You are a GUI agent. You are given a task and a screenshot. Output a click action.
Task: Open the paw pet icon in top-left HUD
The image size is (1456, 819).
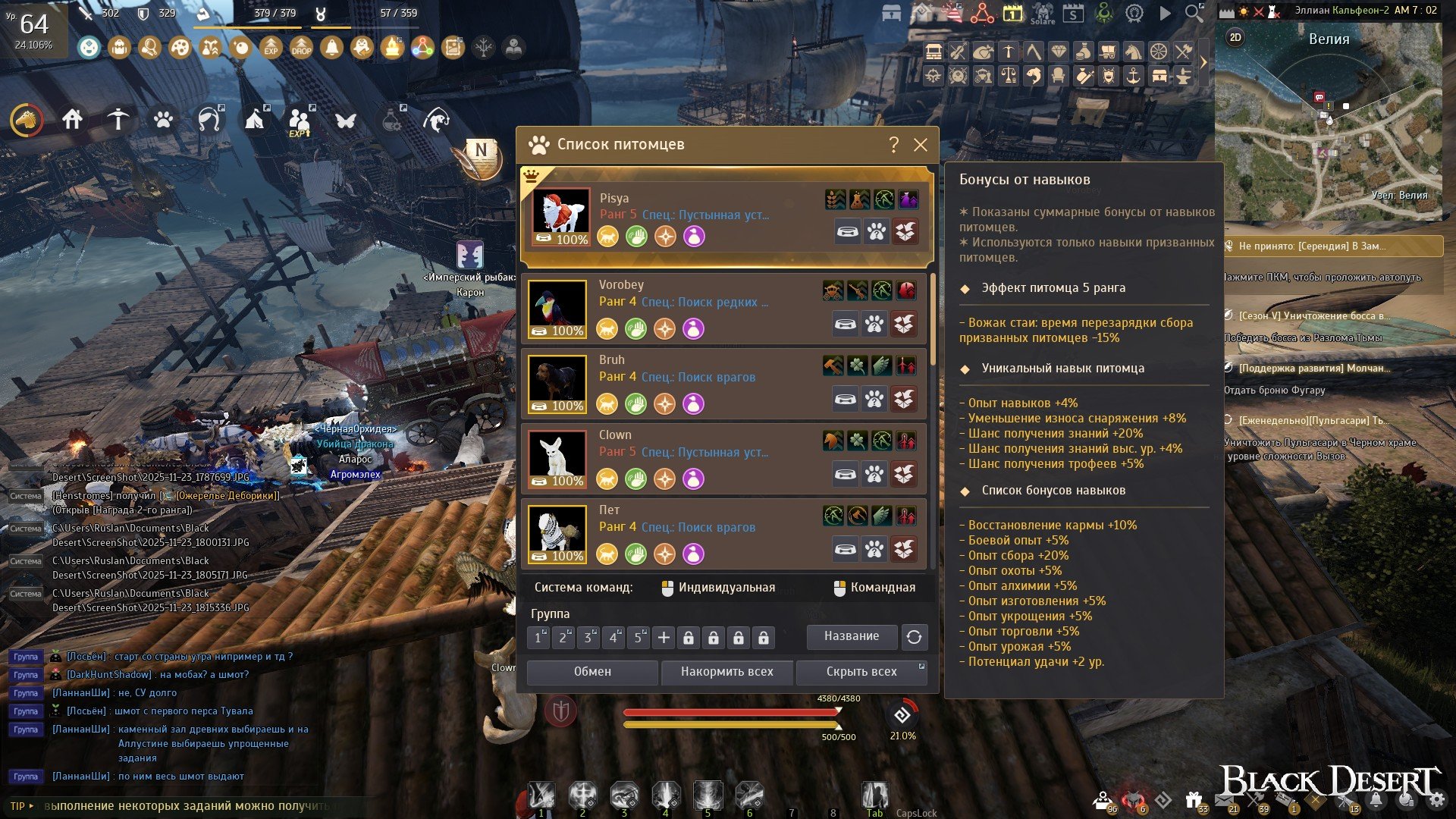click(x=163, y=120)
